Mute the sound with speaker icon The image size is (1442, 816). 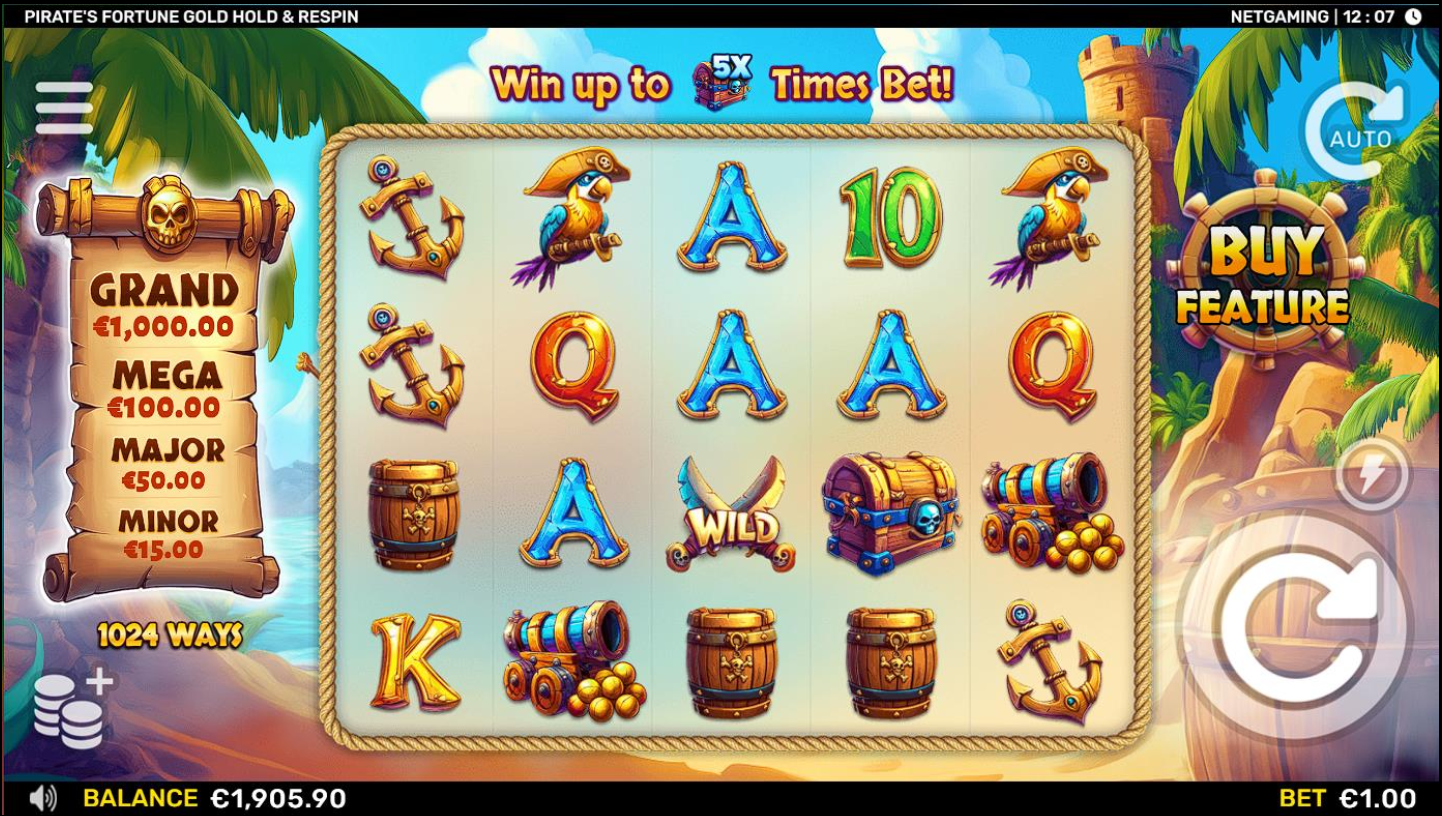[43, 798]
